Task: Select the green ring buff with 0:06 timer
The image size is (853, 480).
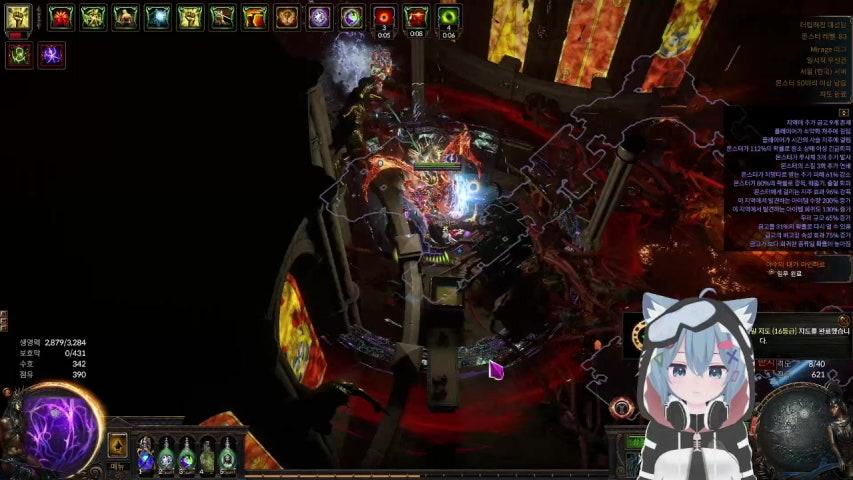Action: 449,17
